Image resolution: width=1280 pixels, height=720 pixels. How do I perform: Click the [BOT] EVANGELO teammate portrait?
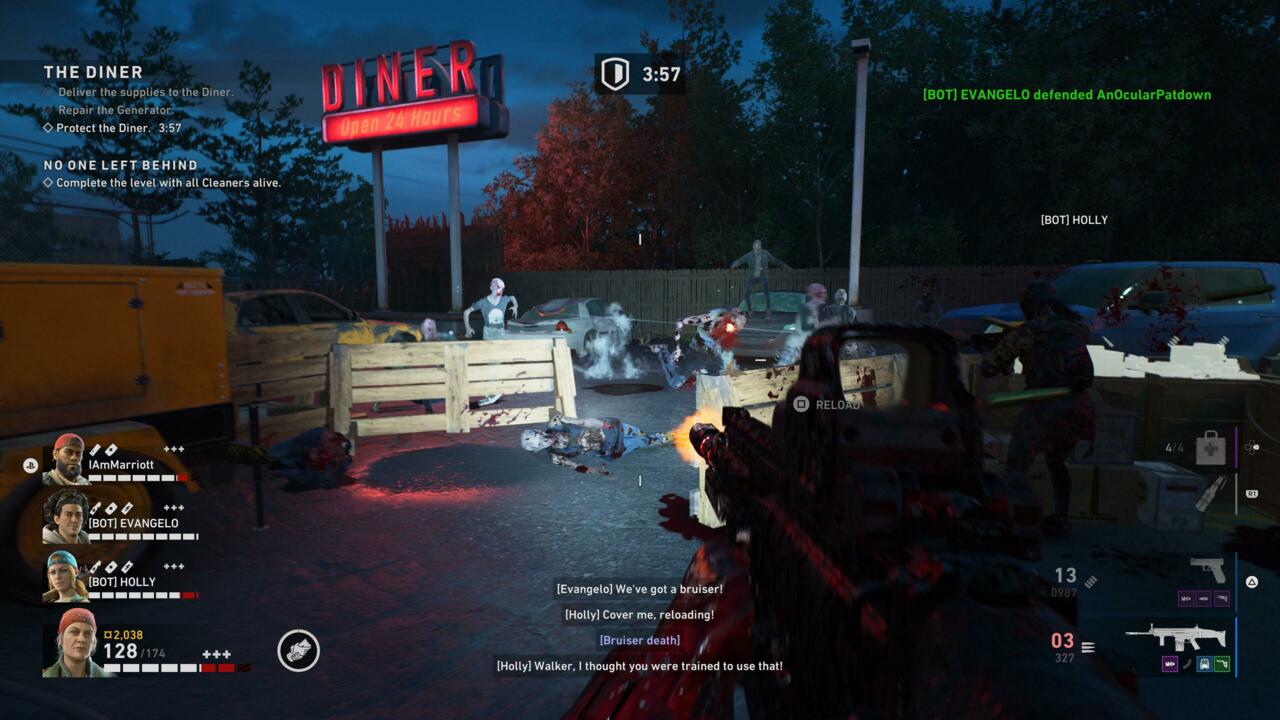click(x=65, y=516)
